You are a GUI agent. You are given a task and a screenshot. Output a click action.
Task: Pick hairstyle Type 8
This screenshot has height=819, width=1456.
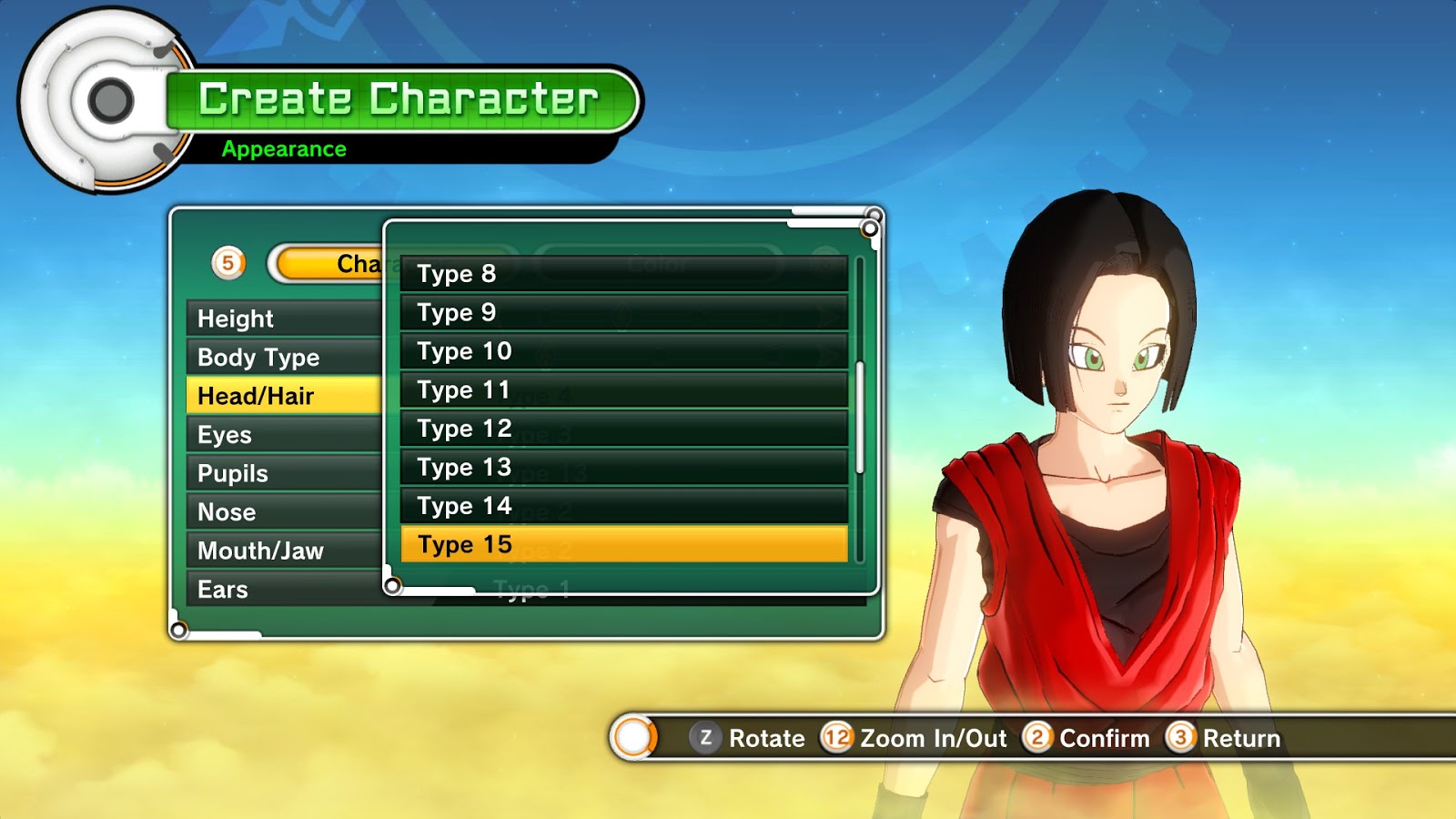(623, 274)
